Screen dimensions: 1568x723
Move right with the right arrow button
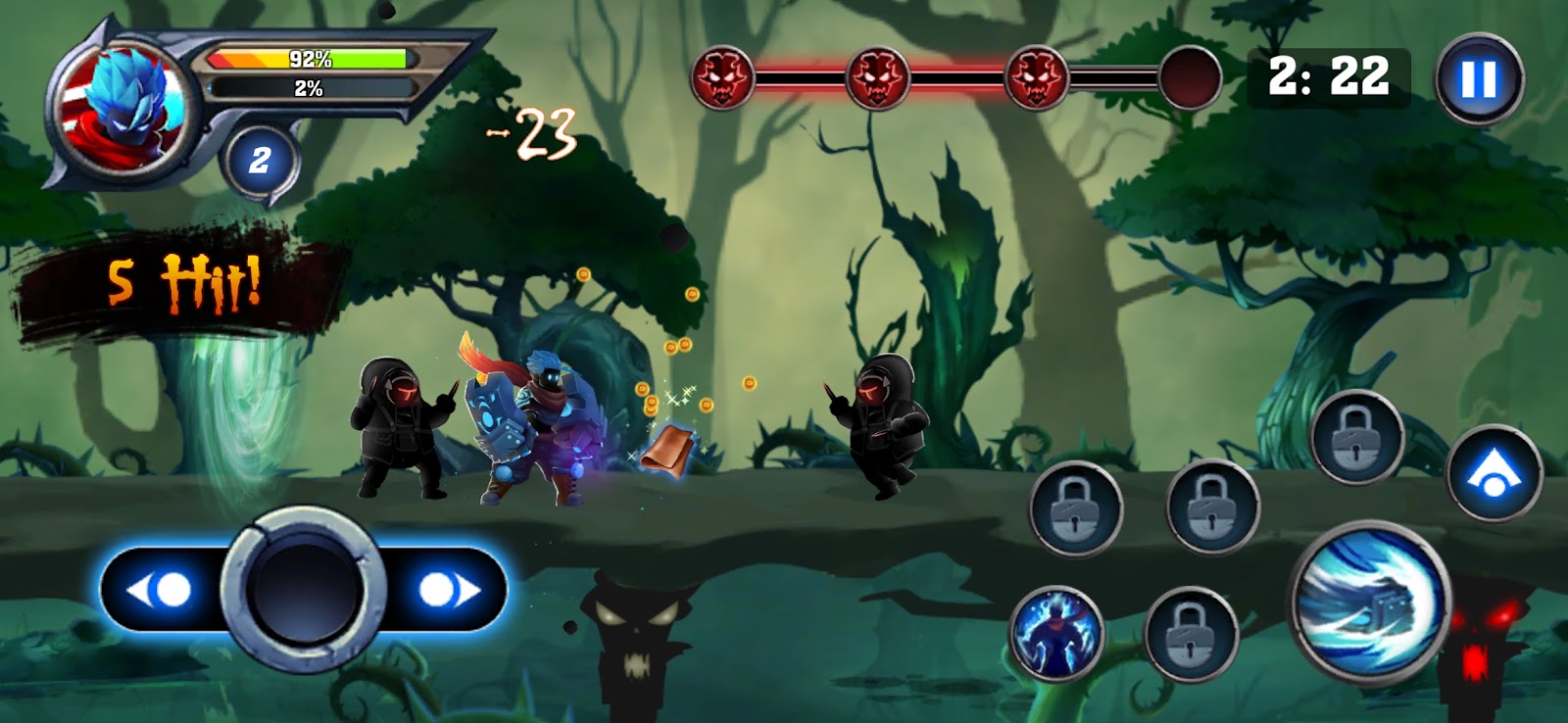point(446,590)
